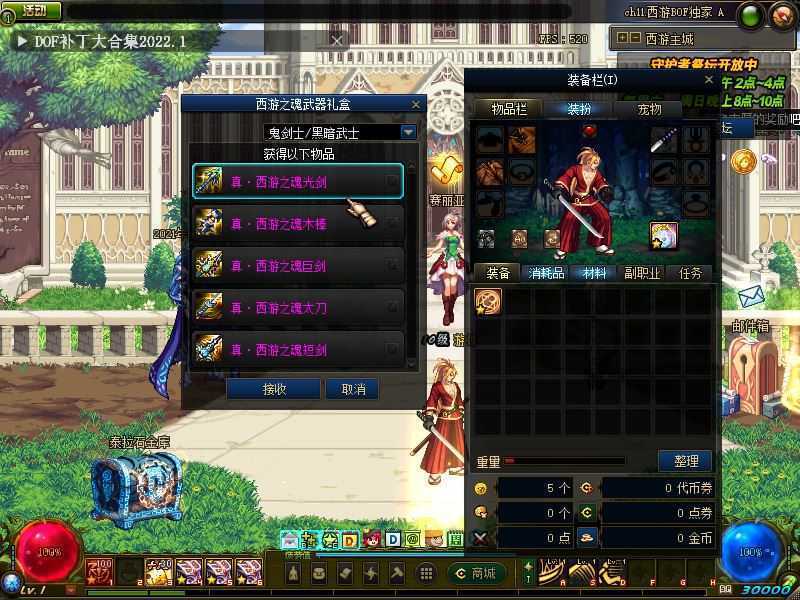The width and height of the screenshot is (800, 600).
Task: Choose the 真·西游之魂木棒 reward
Action: (x=297, y=223)
